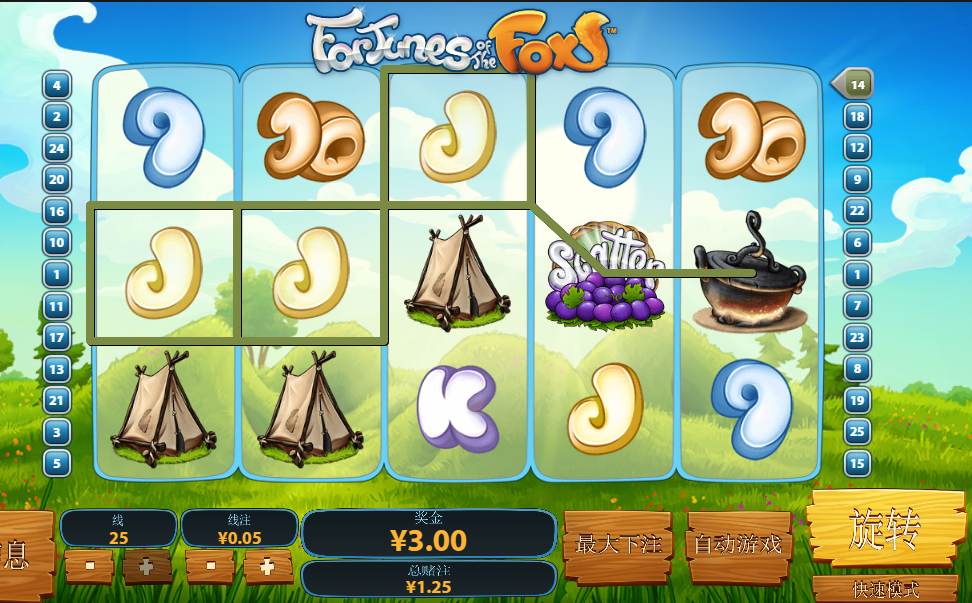This screenshot has width=972, height=603.
Task: Click payline 25 marker
Action: pos(857,431)
